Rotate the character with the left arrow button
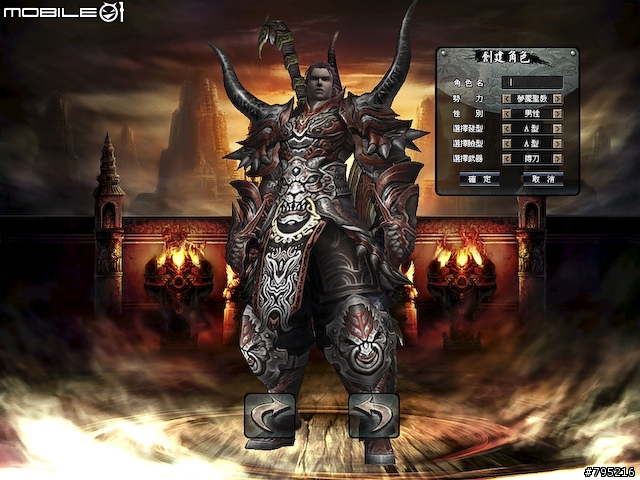The height and width of the screenshot is (480, 640). pyautogui.click(x=270, y=415)
